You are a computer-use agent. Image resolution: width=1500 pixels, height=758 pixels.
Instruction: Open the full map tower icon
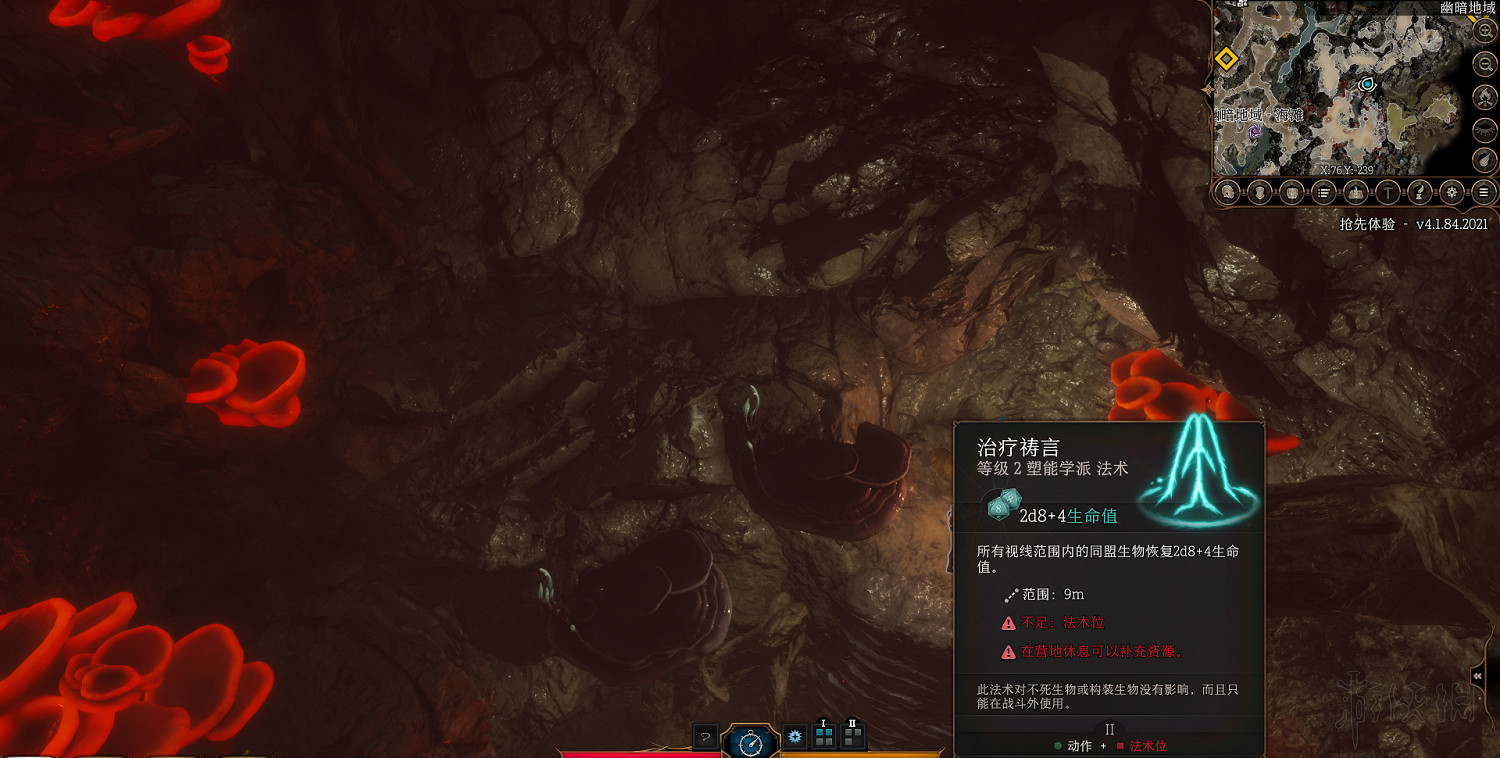pos(1354,192)
